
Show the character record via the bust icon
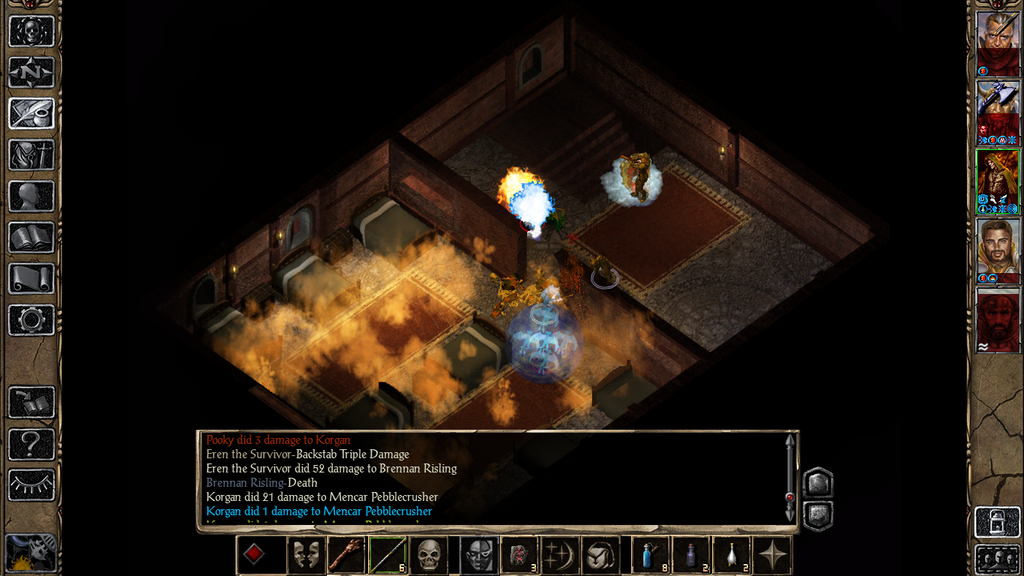[31, 196]
